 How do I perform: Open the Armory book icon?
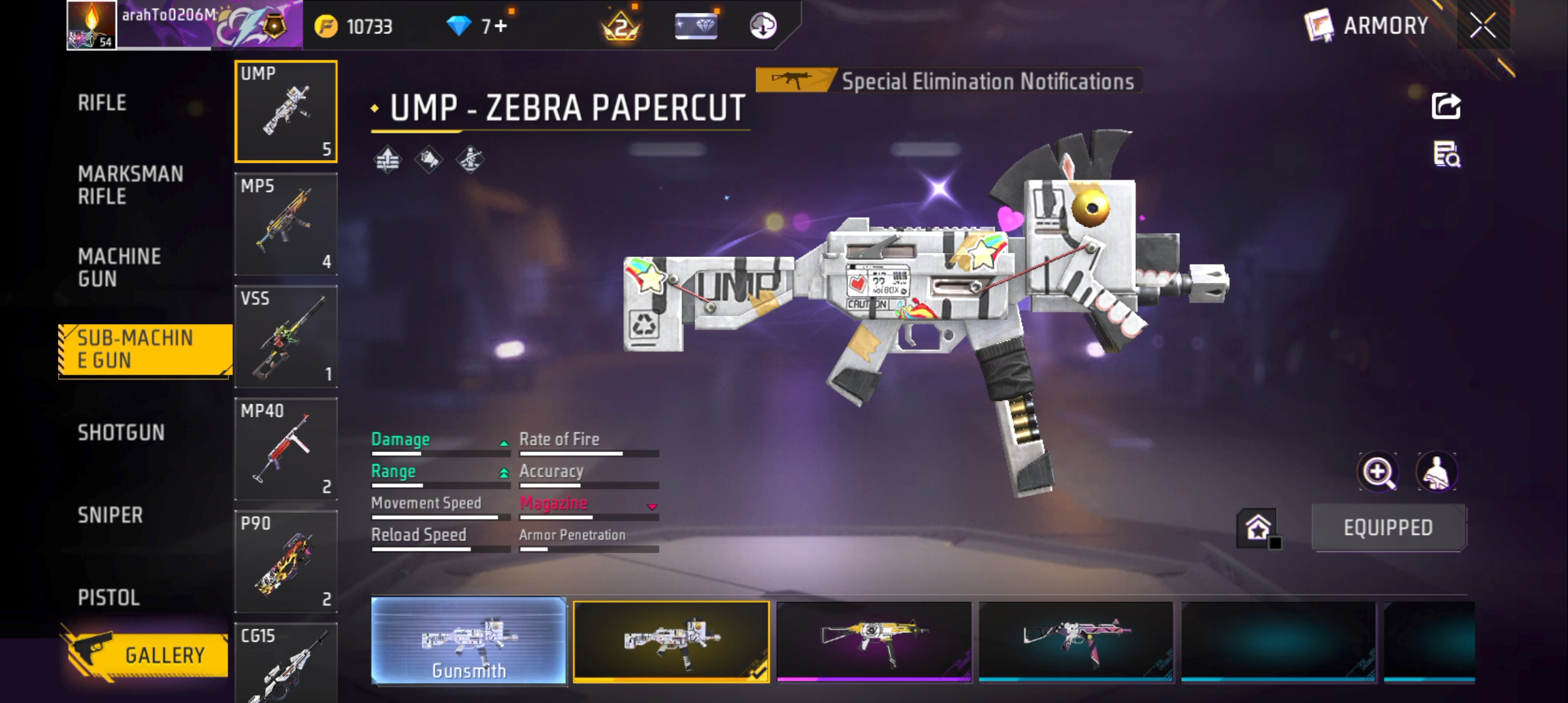pyautogui.click(x=1318, y=26)
